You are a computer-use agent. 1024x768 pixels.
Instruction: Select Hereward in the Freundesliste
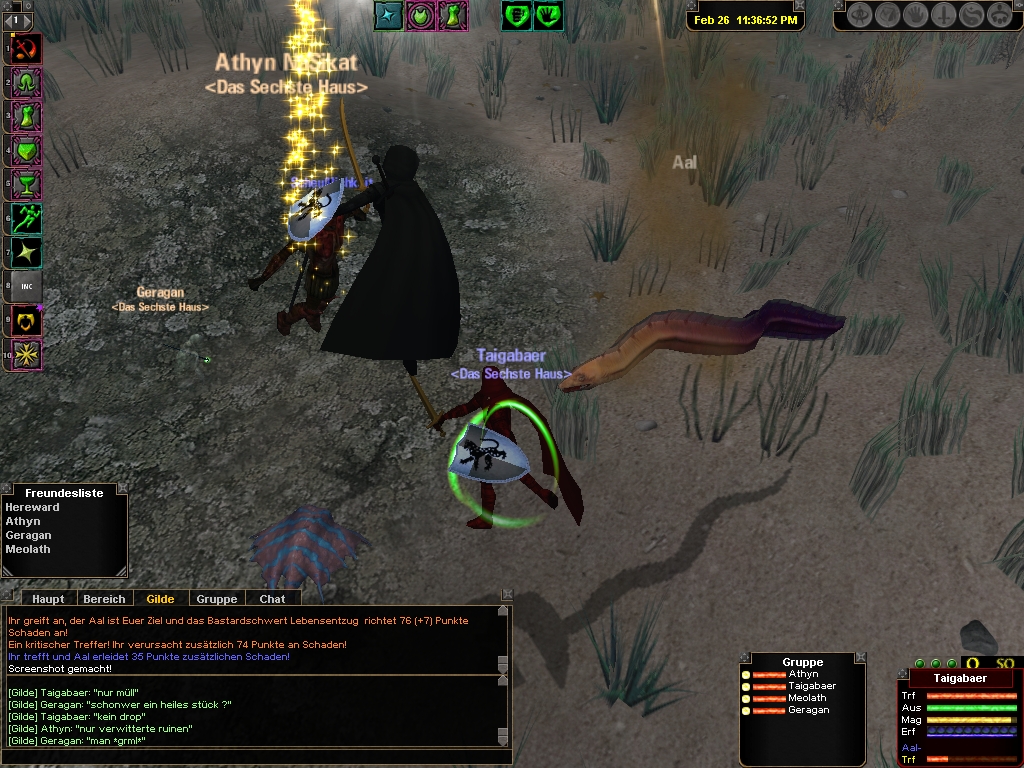[x=33, y=508]
